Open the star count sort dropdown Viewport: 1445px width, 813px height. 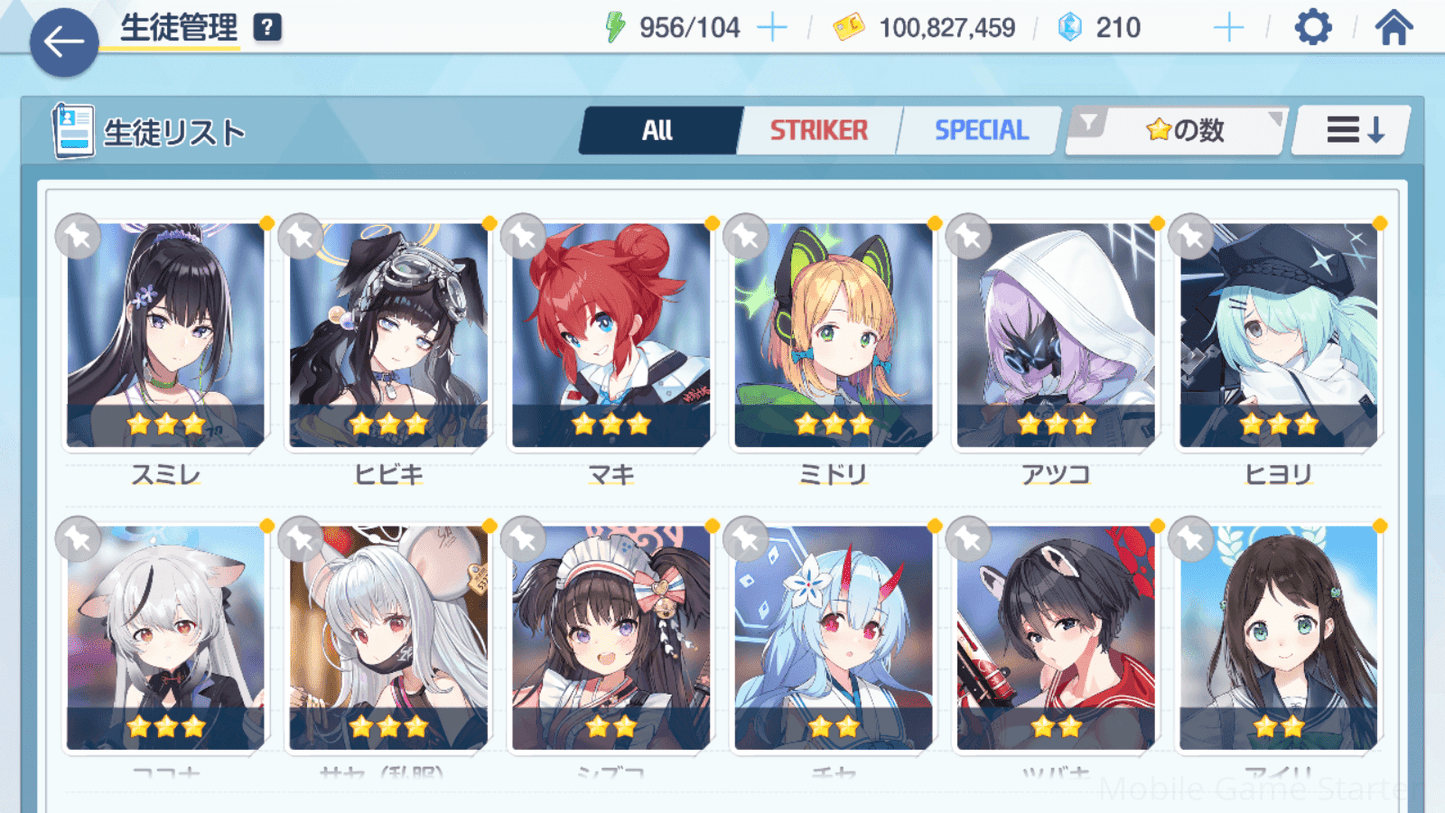1176,130
